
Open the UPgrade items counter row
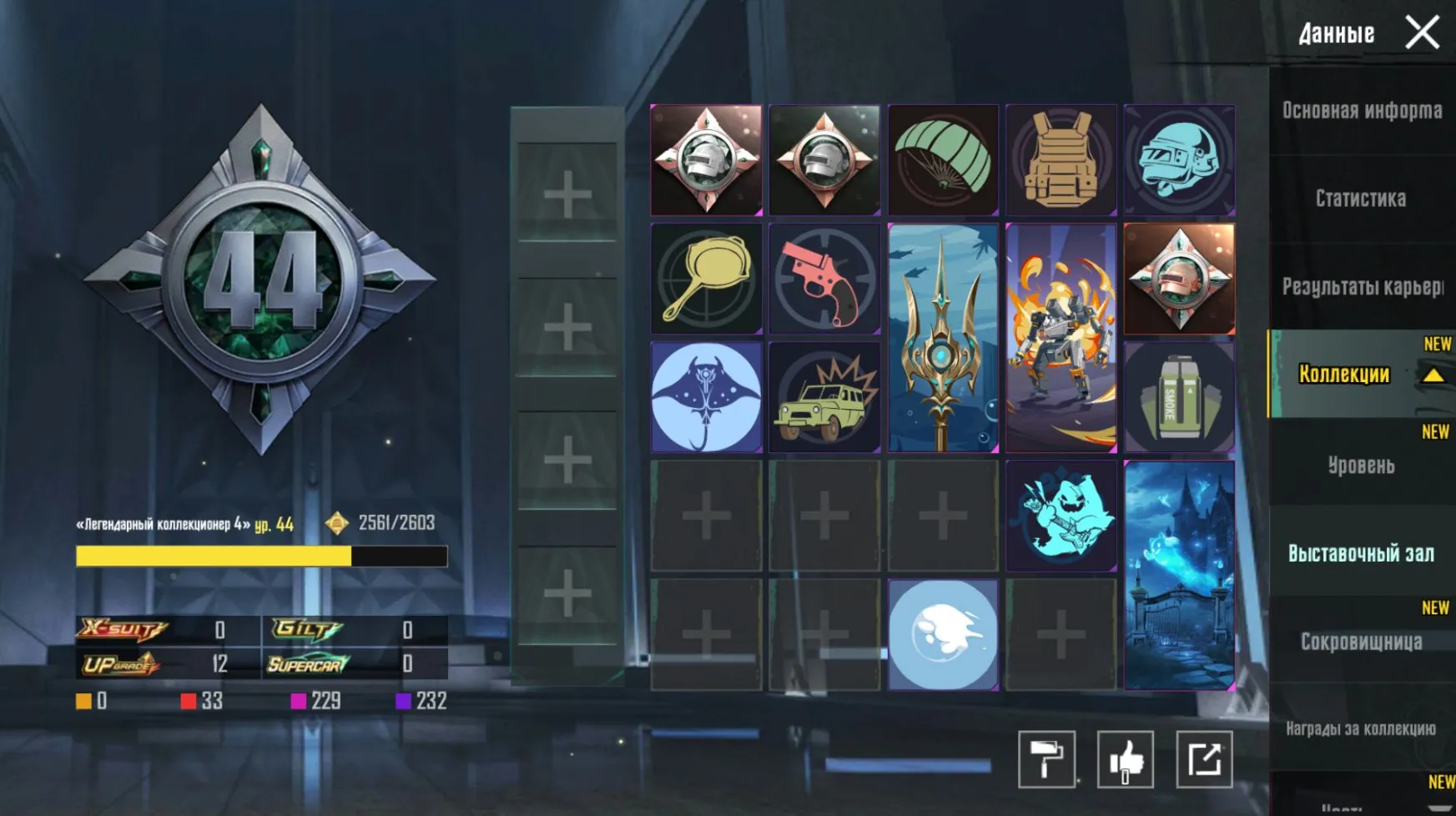pos(121,663)
